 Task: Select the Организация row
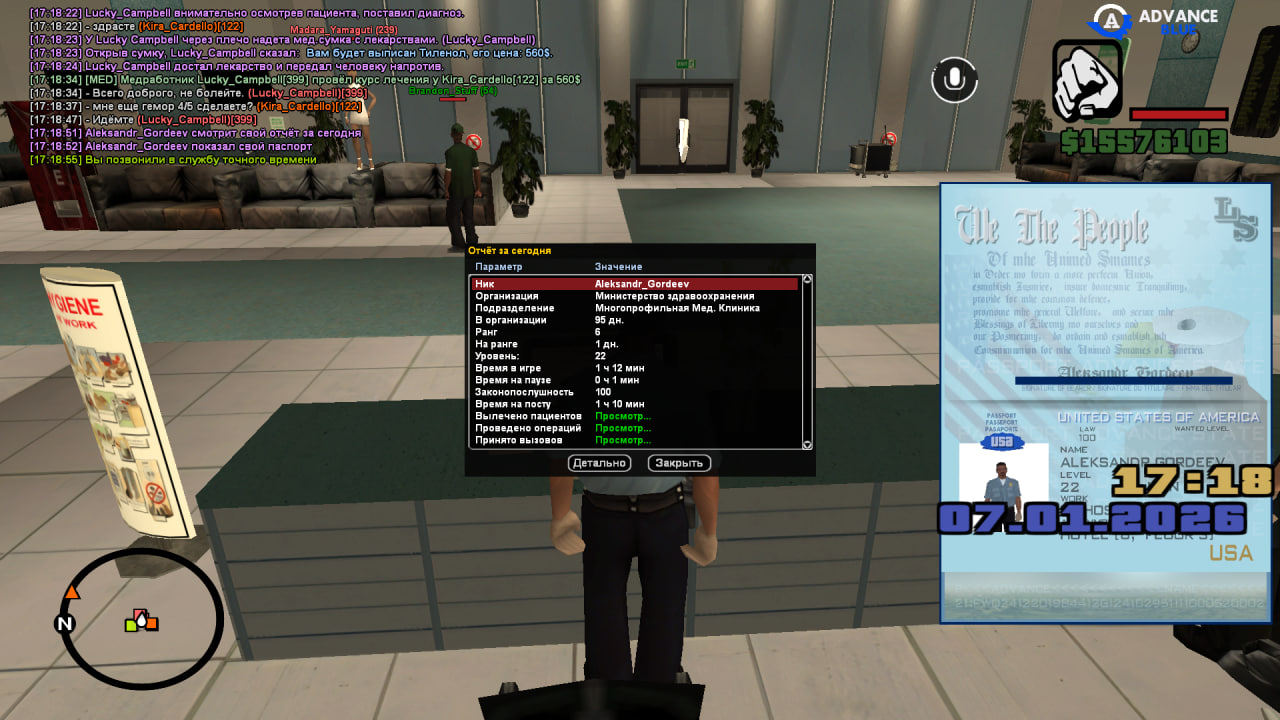click(x=635, y=296)
